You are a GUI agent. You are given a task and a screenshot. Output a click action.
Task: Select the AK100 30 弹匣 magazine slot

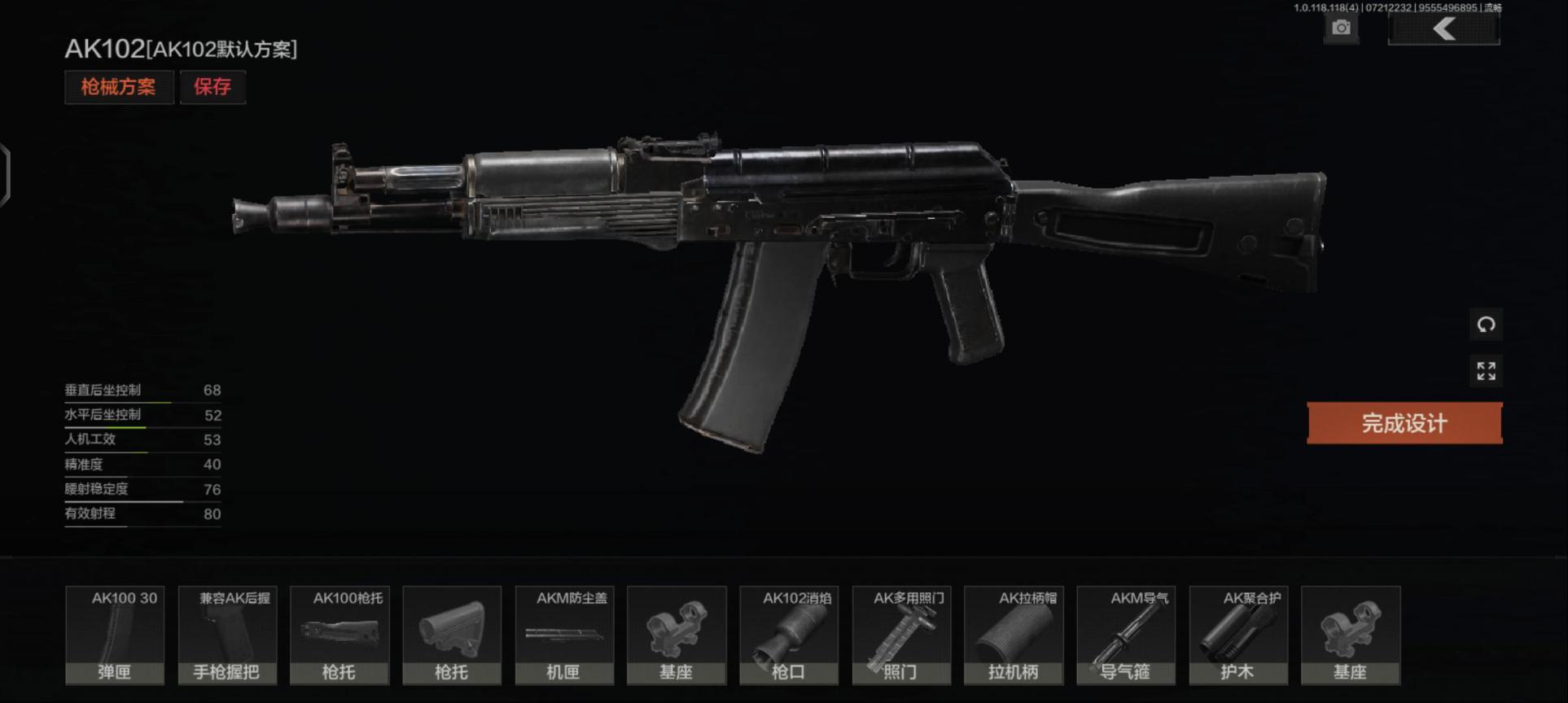tap(115, 635)
